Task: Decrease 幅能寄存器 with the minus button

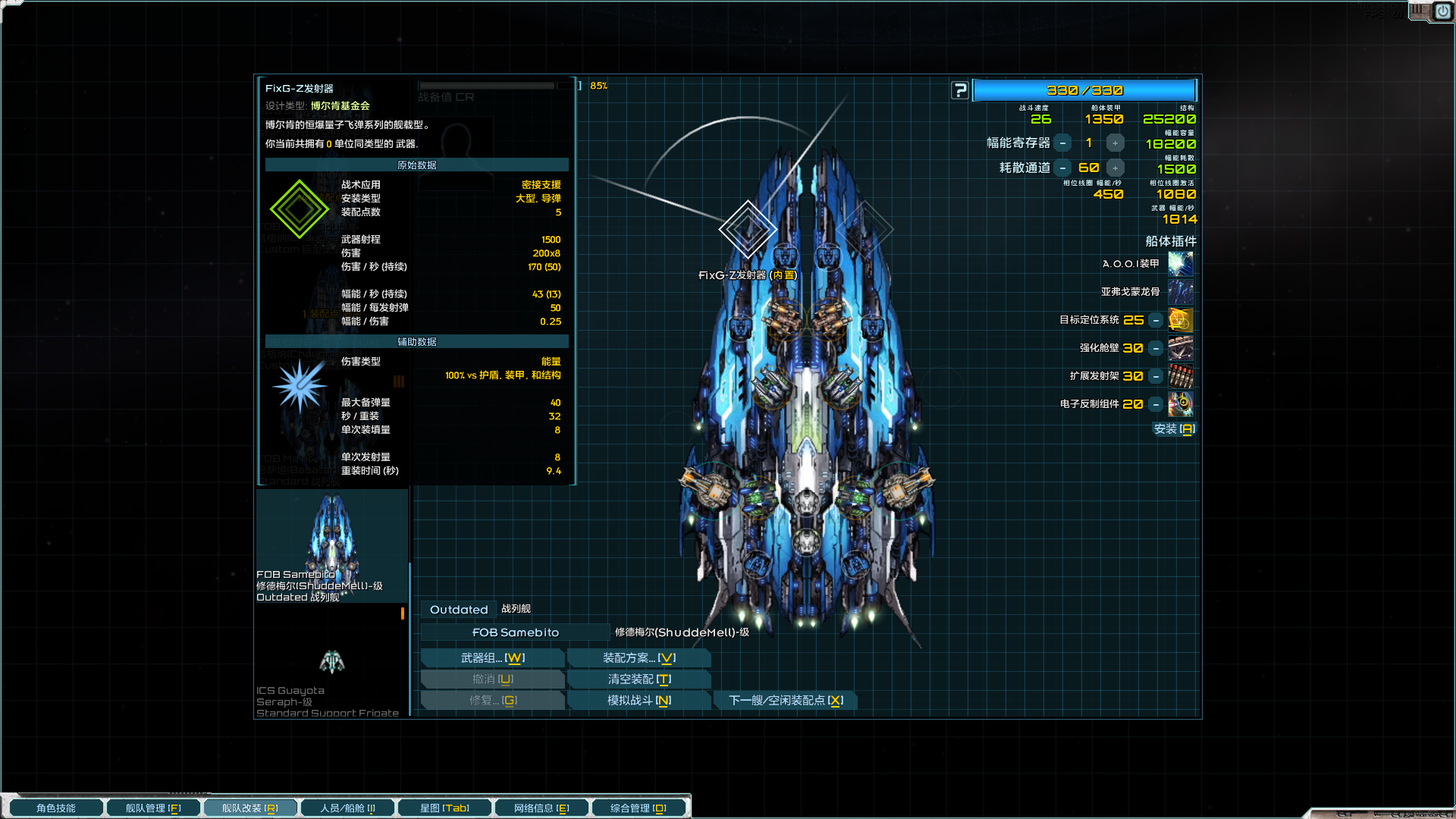Action: coord(1063,143)
